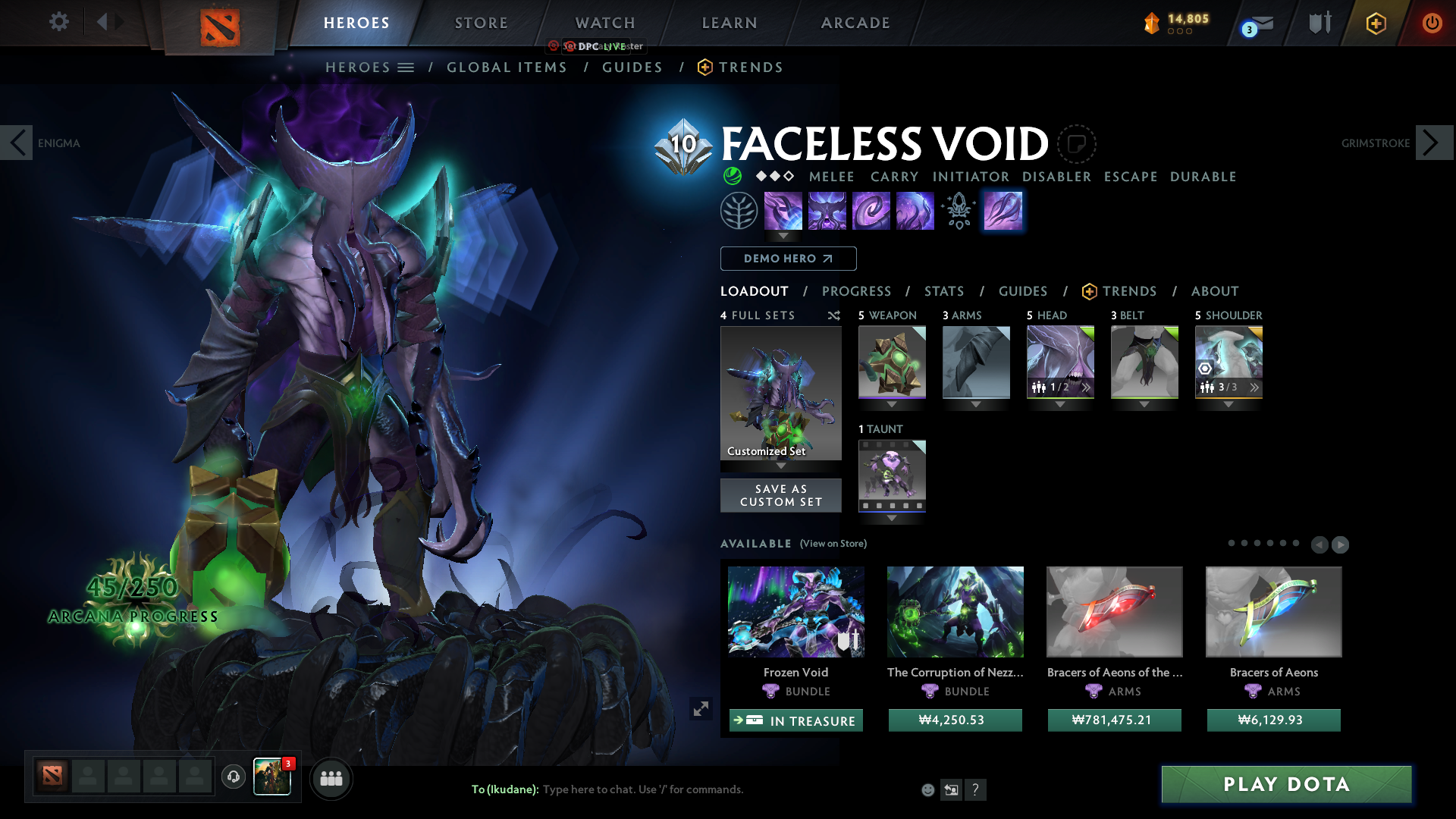Click the Demo Hero button

tap(787, 259)
